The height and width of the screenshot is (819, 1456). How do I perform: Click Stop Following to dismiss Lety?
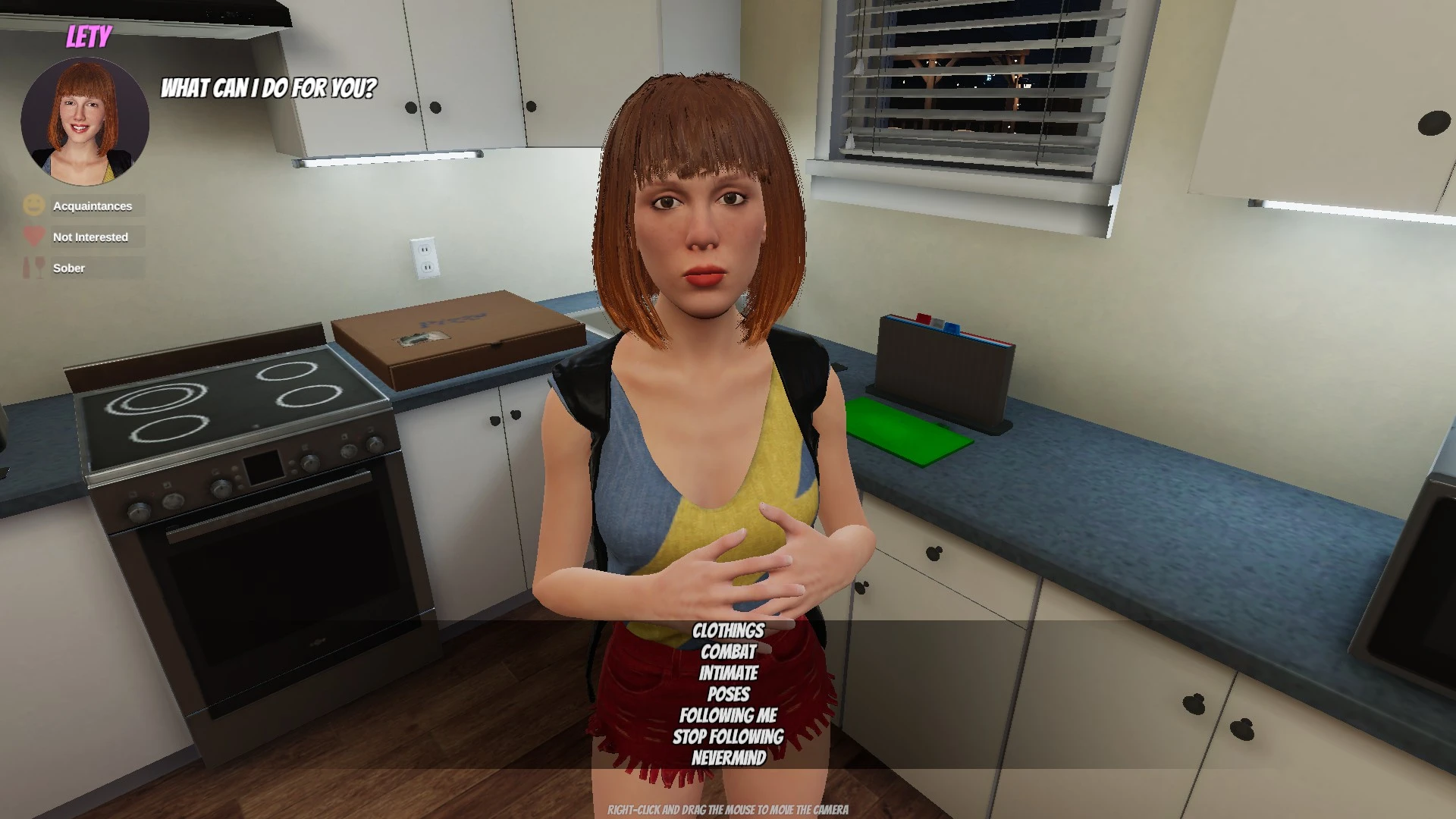pos(728,736)
